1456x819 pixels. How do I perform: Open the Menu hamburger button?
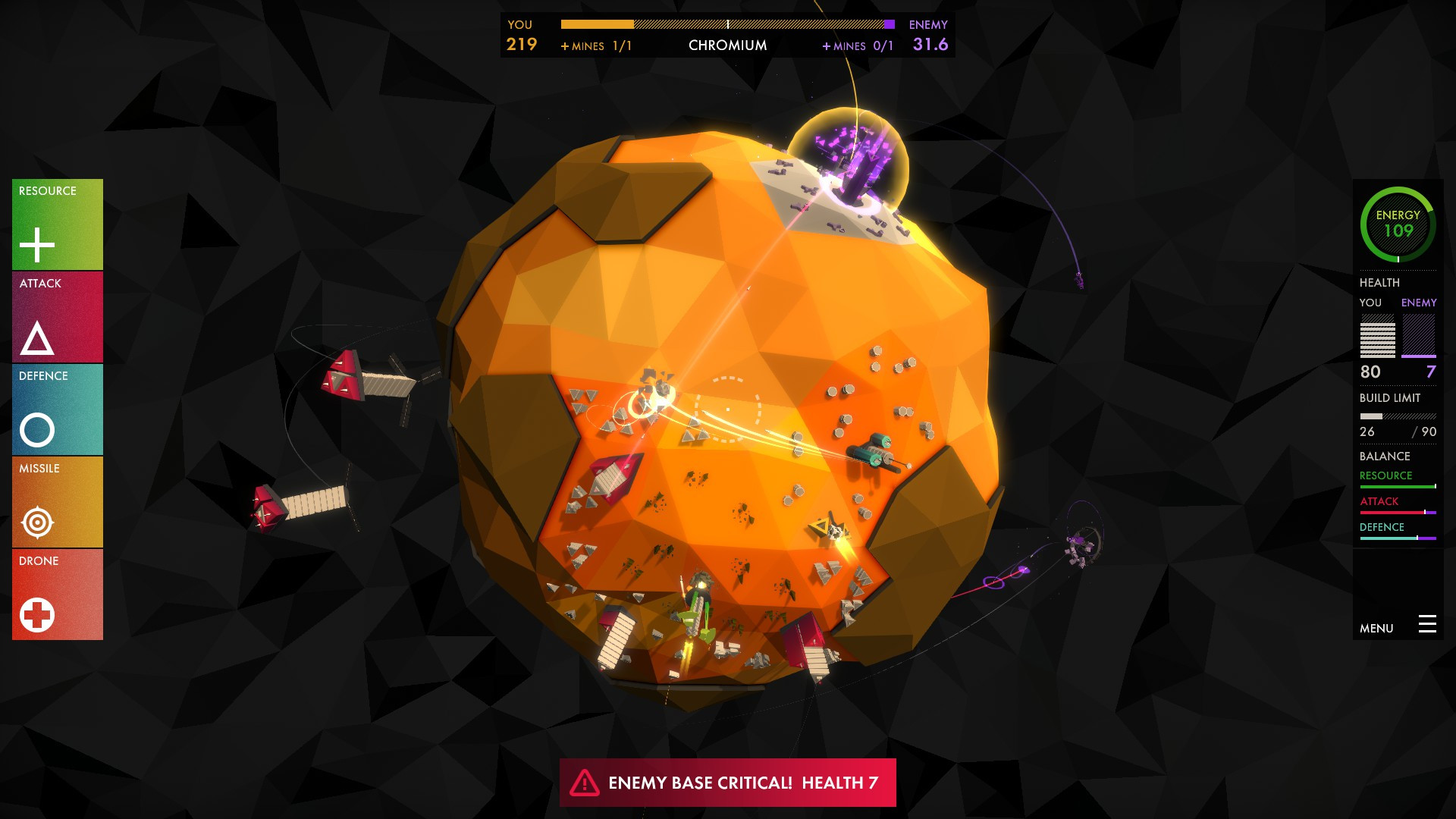point(1426,625)
